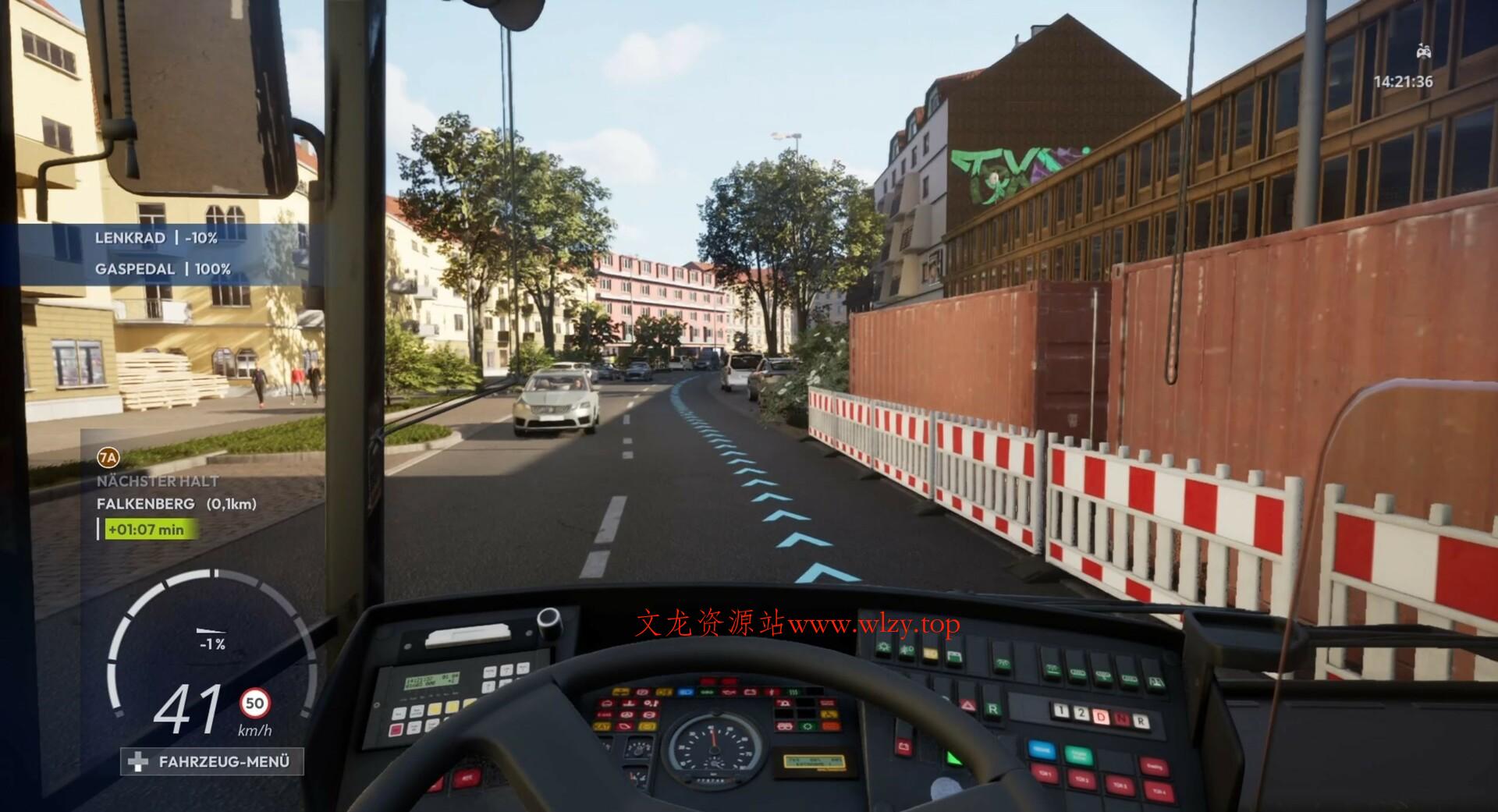Toggle the interior lighting rocker switch
This screenshot has width=1498, height=812.
click(885, 647)
